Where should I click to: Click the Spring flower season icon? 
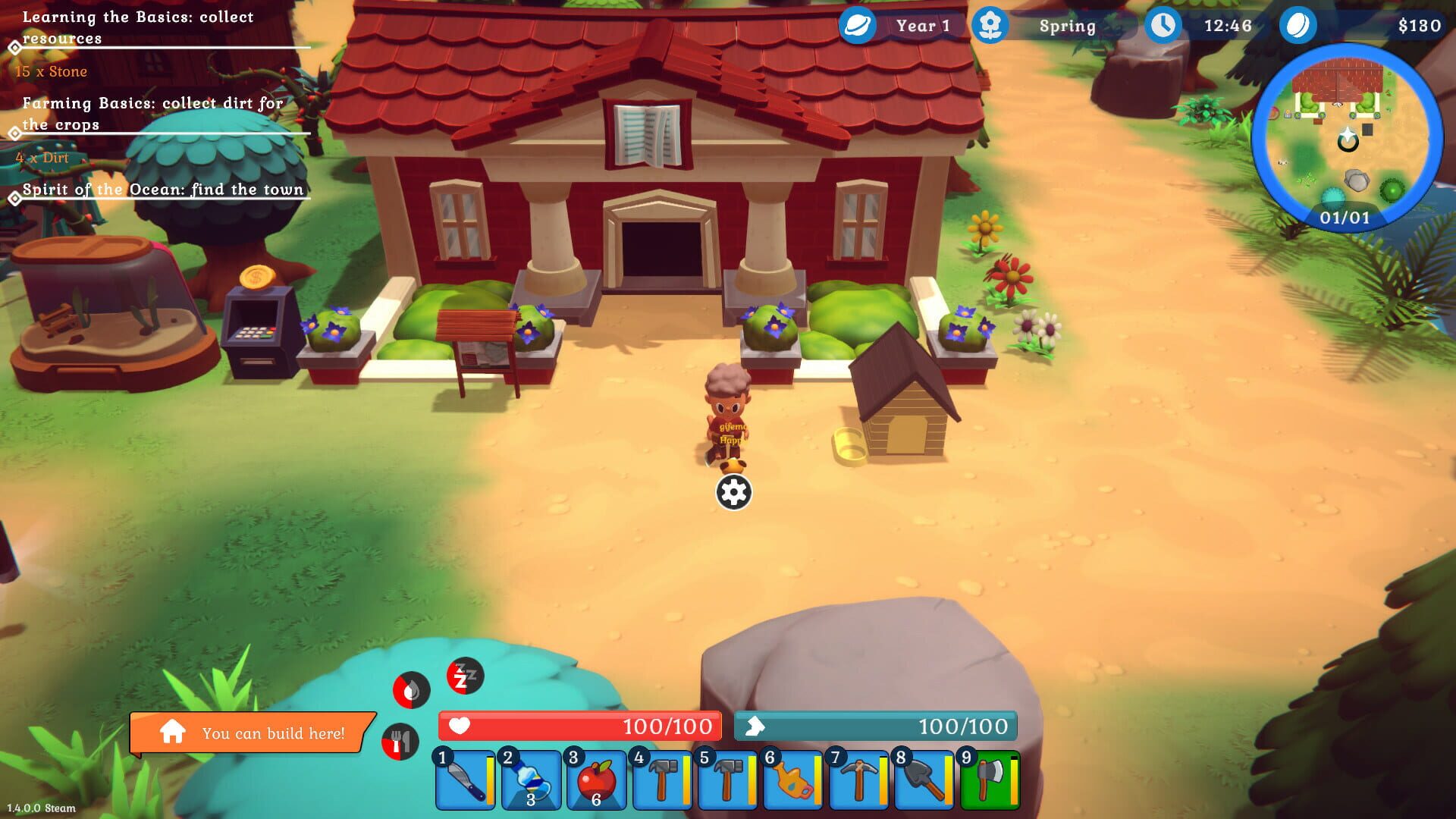[990, 25]
